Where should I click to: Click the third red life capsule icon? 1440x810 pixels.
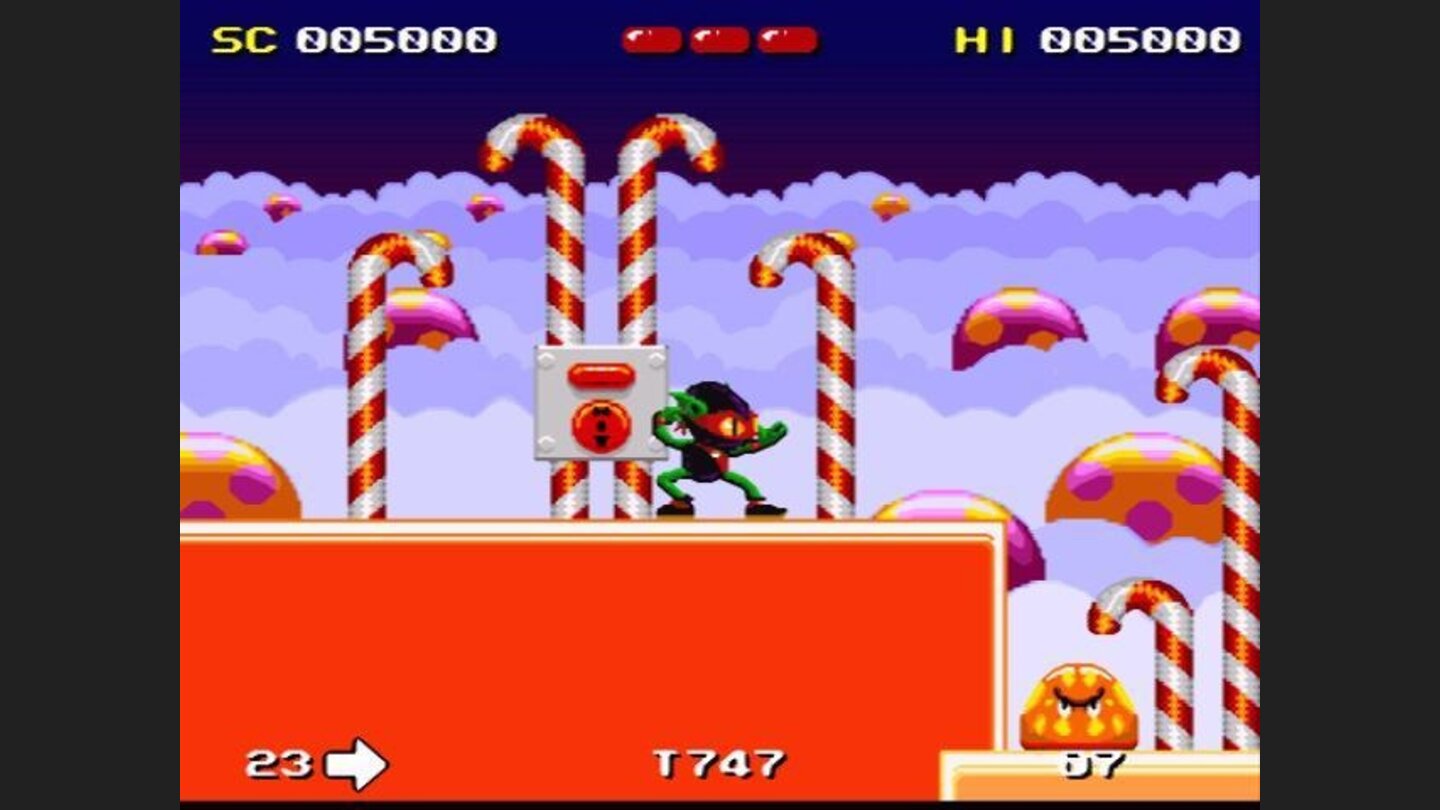(784, 38)
